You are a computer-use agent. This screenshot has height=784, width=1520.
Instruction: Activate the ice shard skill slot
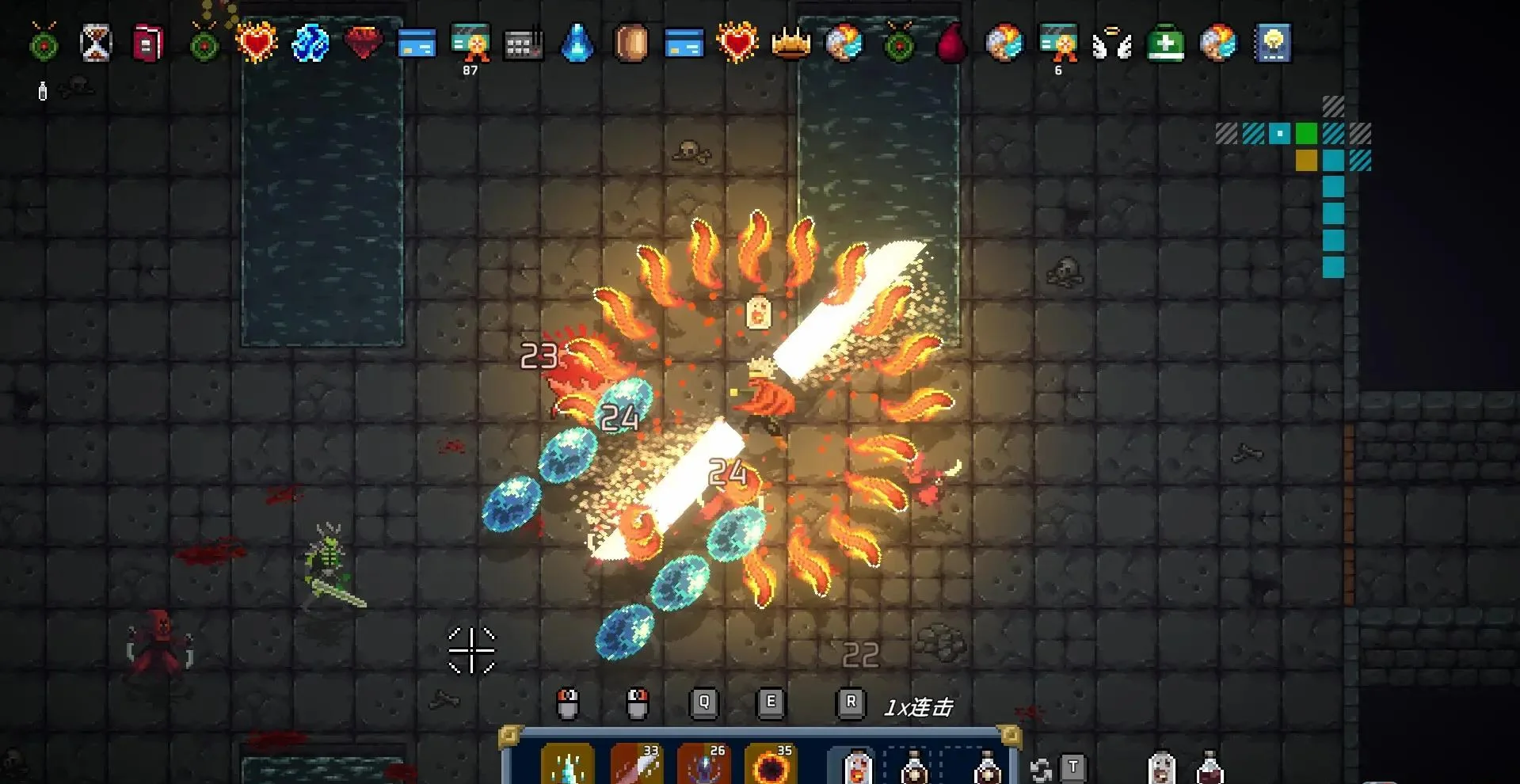tap(567, 765)
